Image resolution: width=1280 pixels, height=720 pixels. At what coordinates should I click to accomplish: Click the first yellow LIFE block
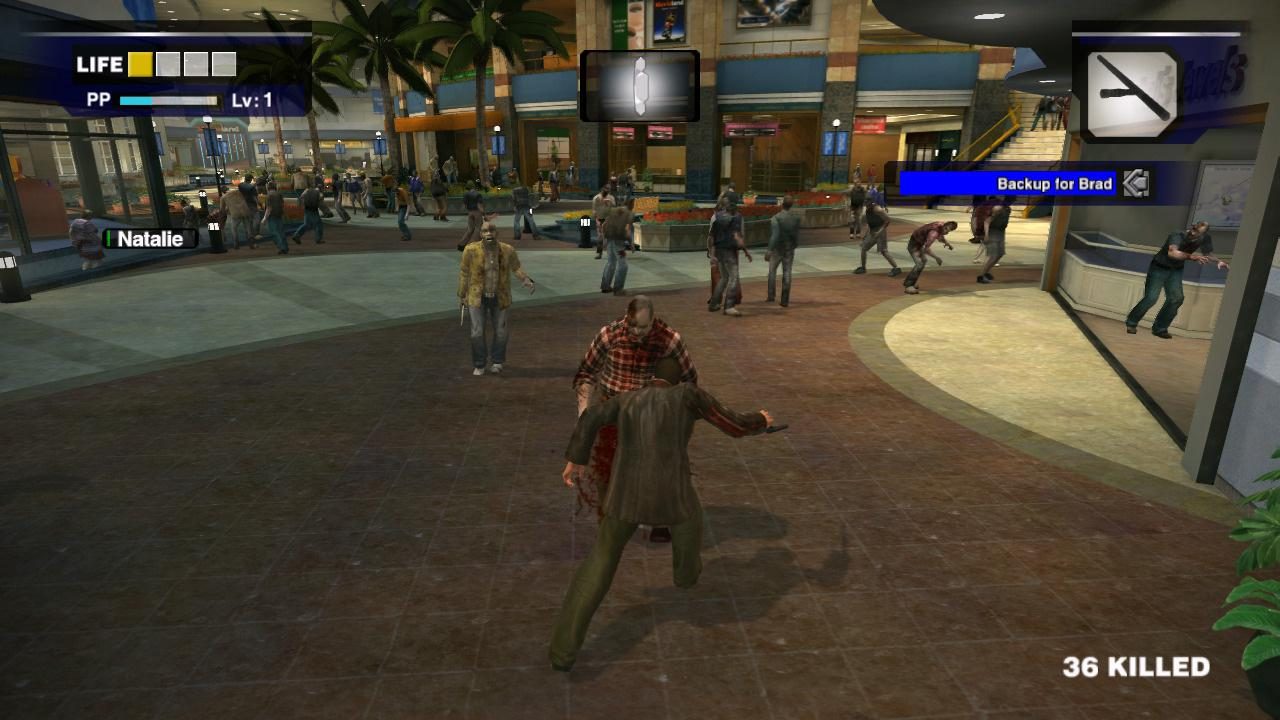[140, 63]
